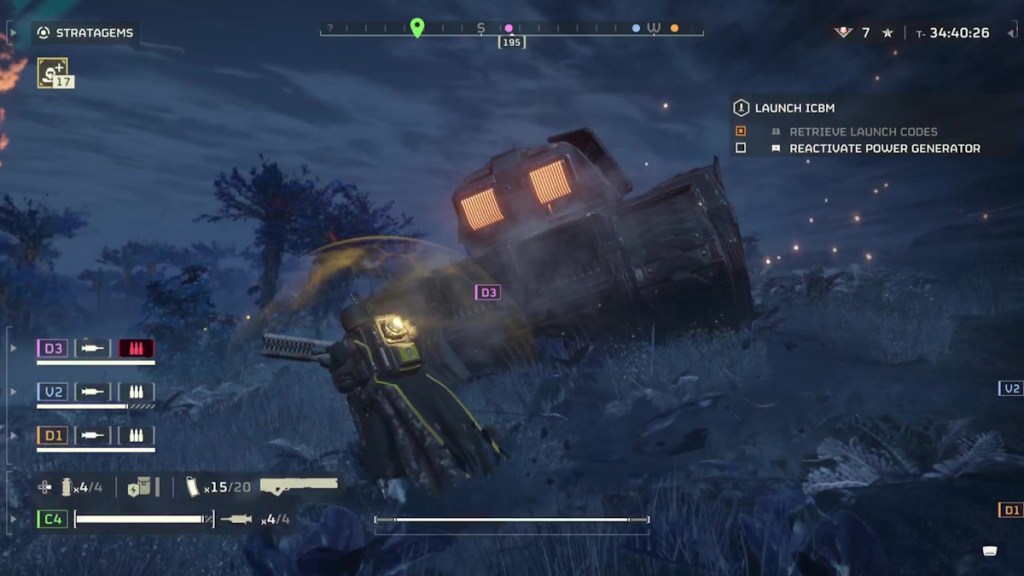Select the Retrieve Launch Codes objective
The height and width of the screenshot is (576, 1024).
point(863,131)
